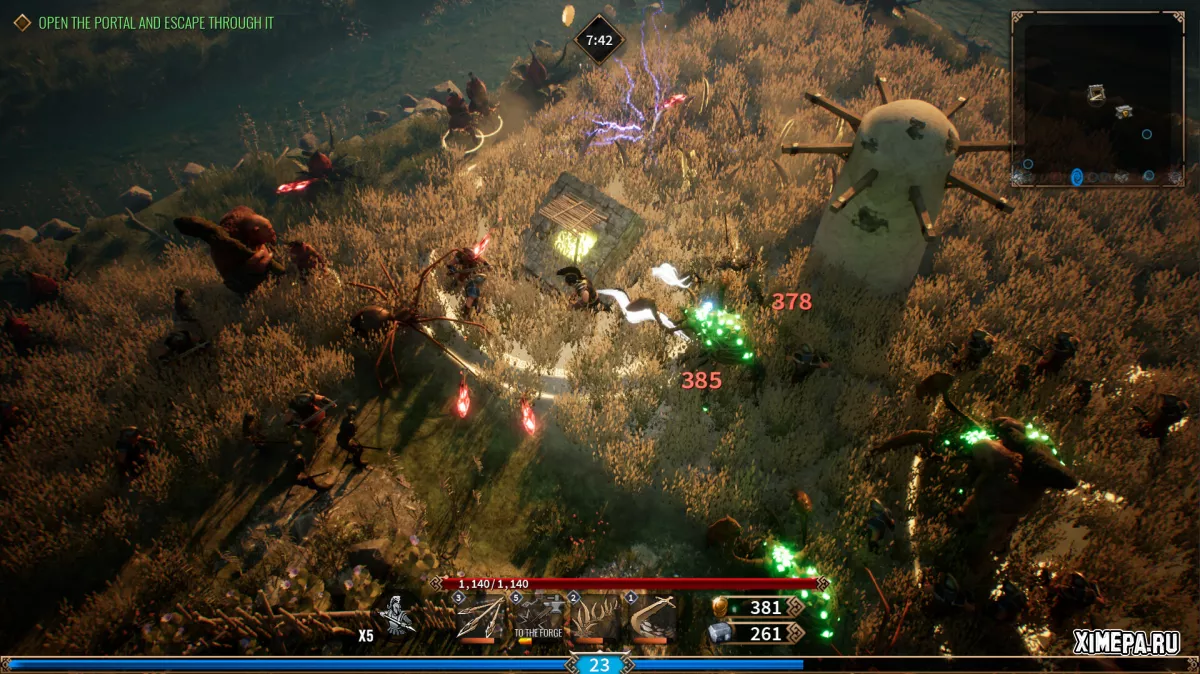Screen dimensions: 1200x674
Task: Click the silver ingot resource icon
Action: [718, 633]
